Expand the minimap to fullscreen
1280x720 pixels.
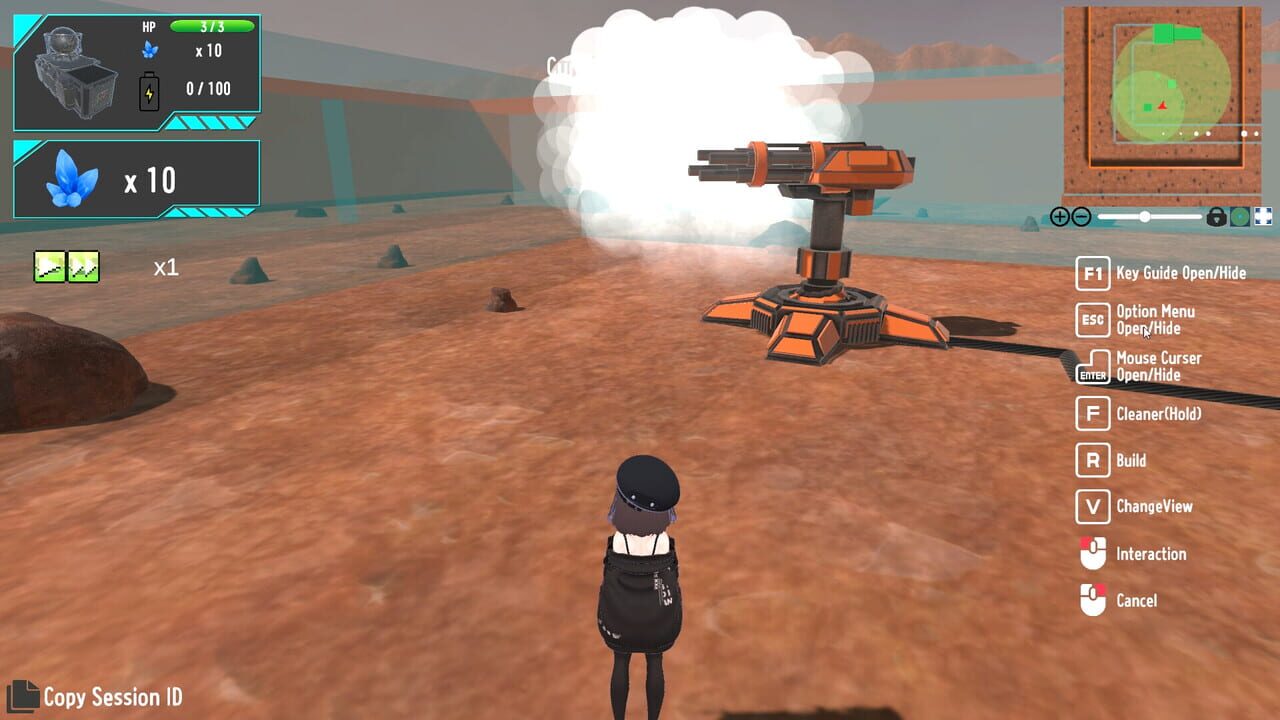[1262, 216]
